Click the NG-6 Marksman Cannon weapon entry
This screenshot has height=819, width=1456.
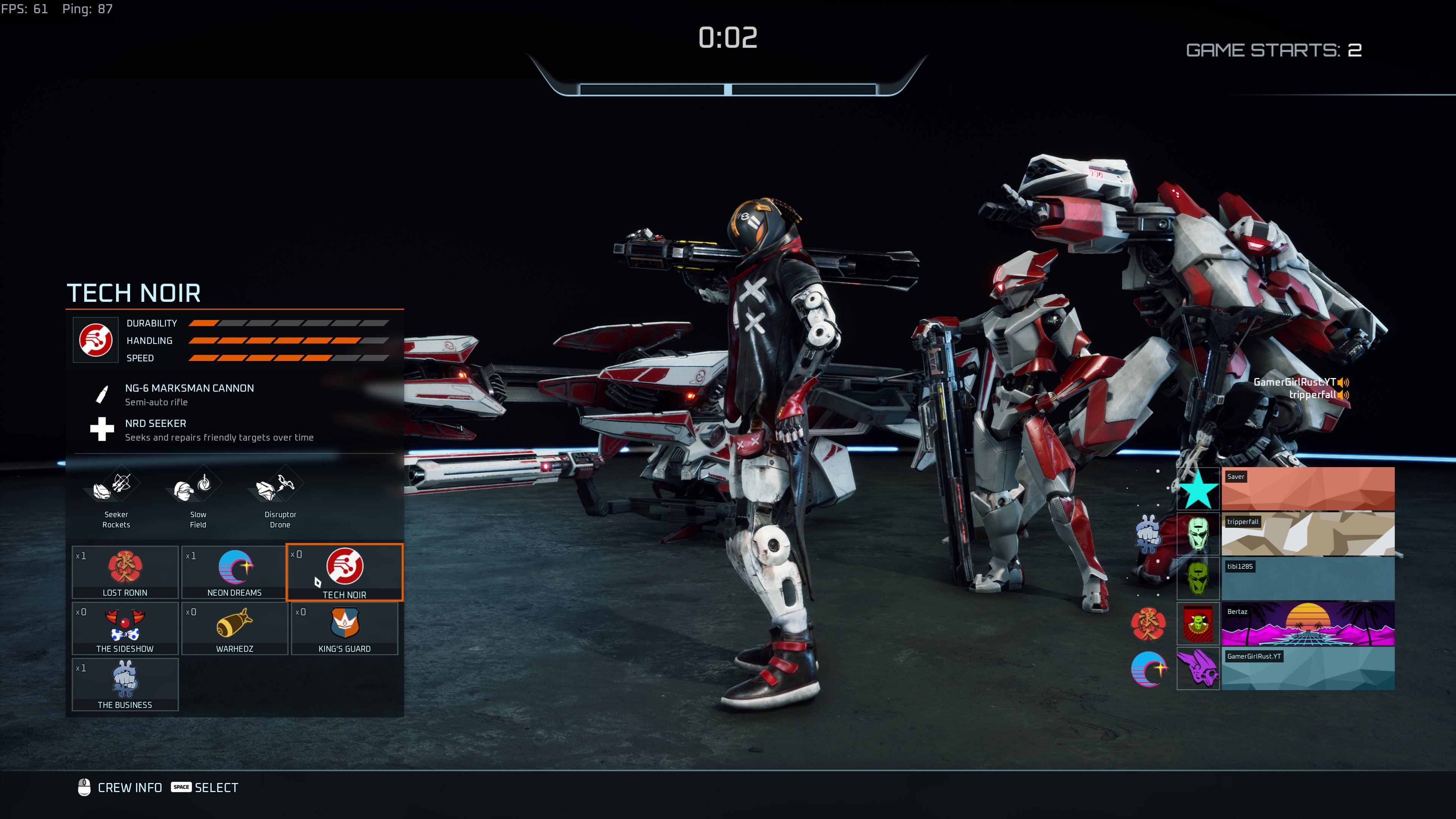[x=189, y=394]
